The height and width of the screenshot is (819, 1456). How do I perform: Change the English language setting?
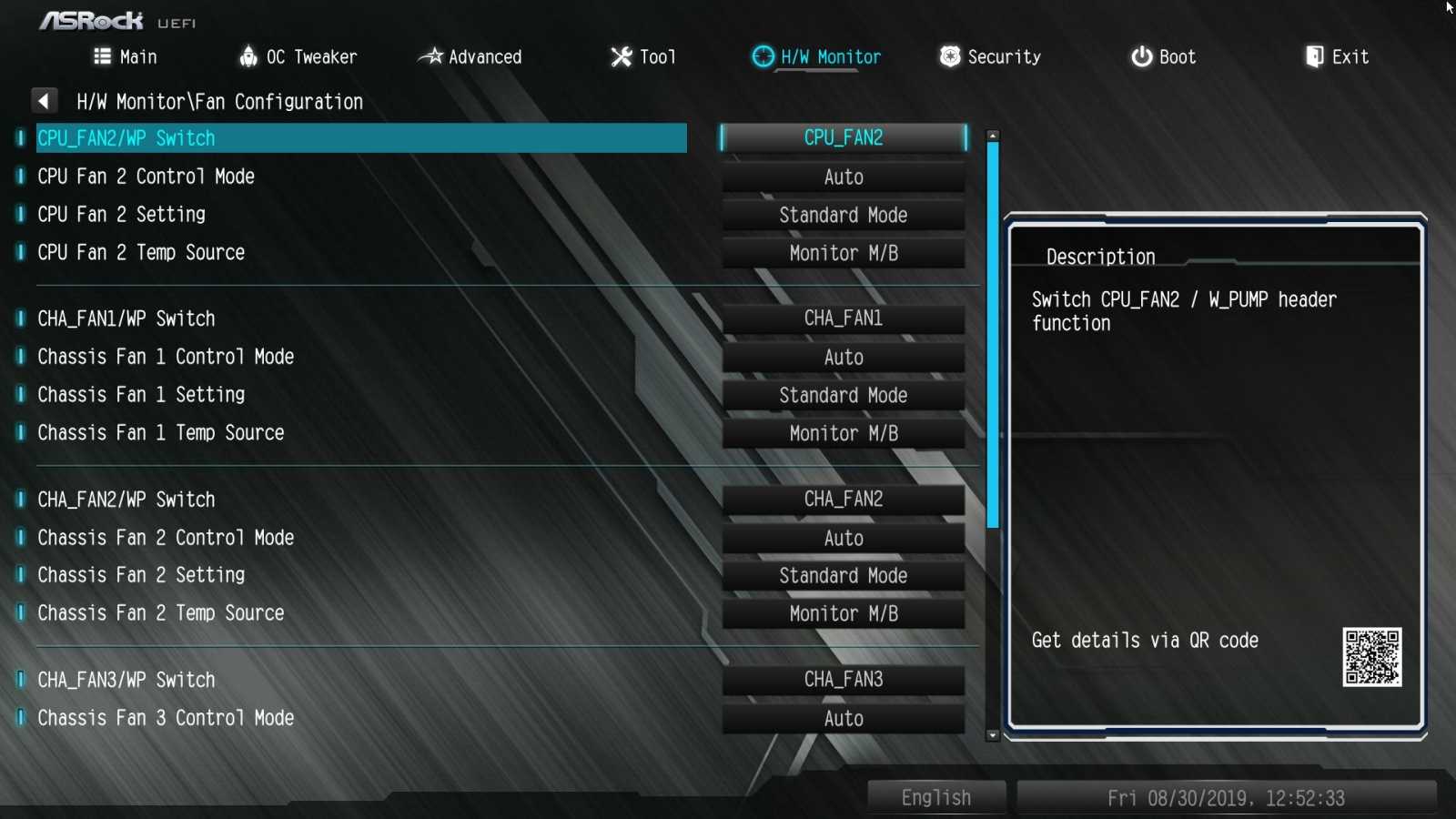point(936,797)
